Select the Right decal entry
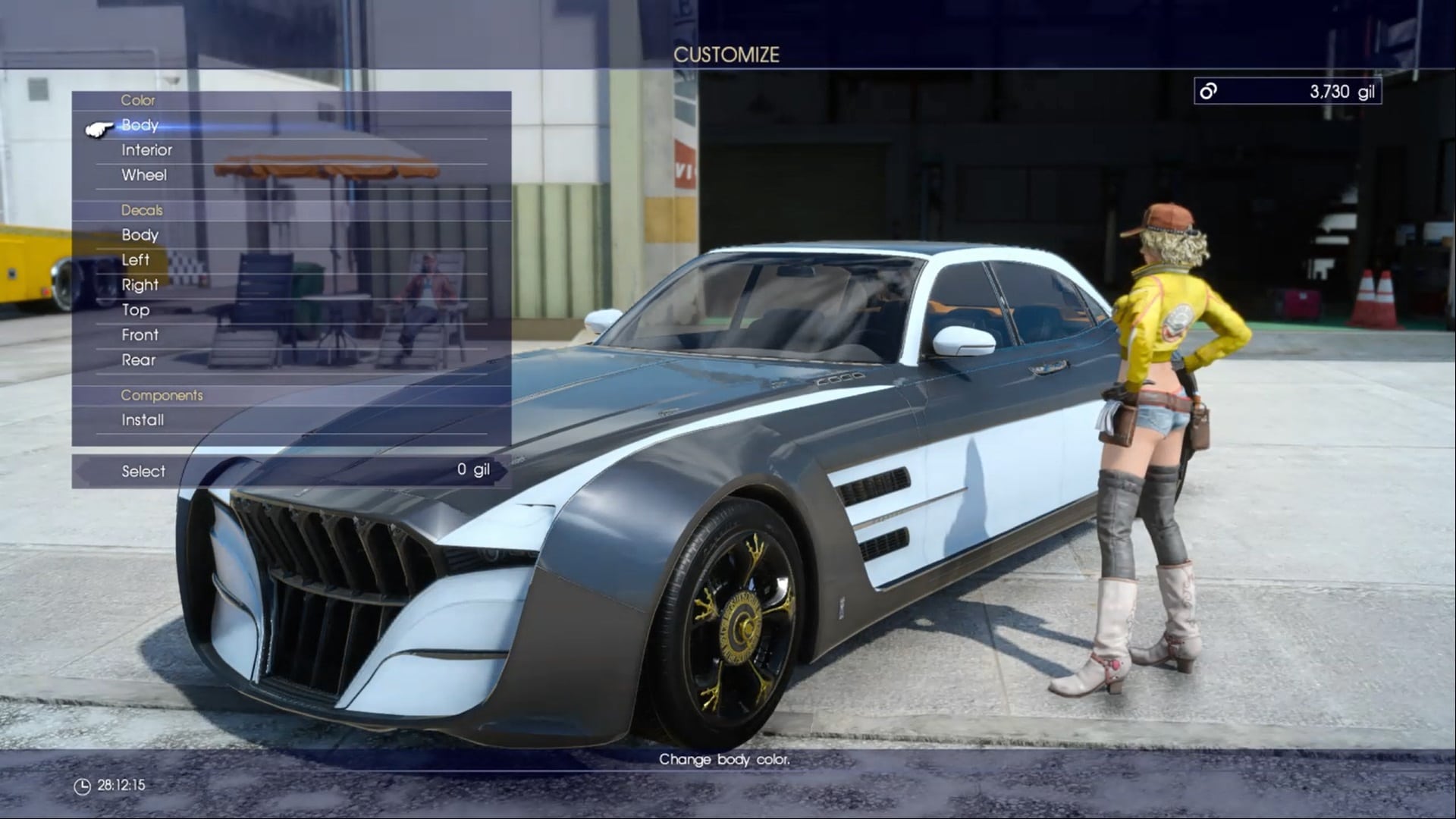 [140, 285]
